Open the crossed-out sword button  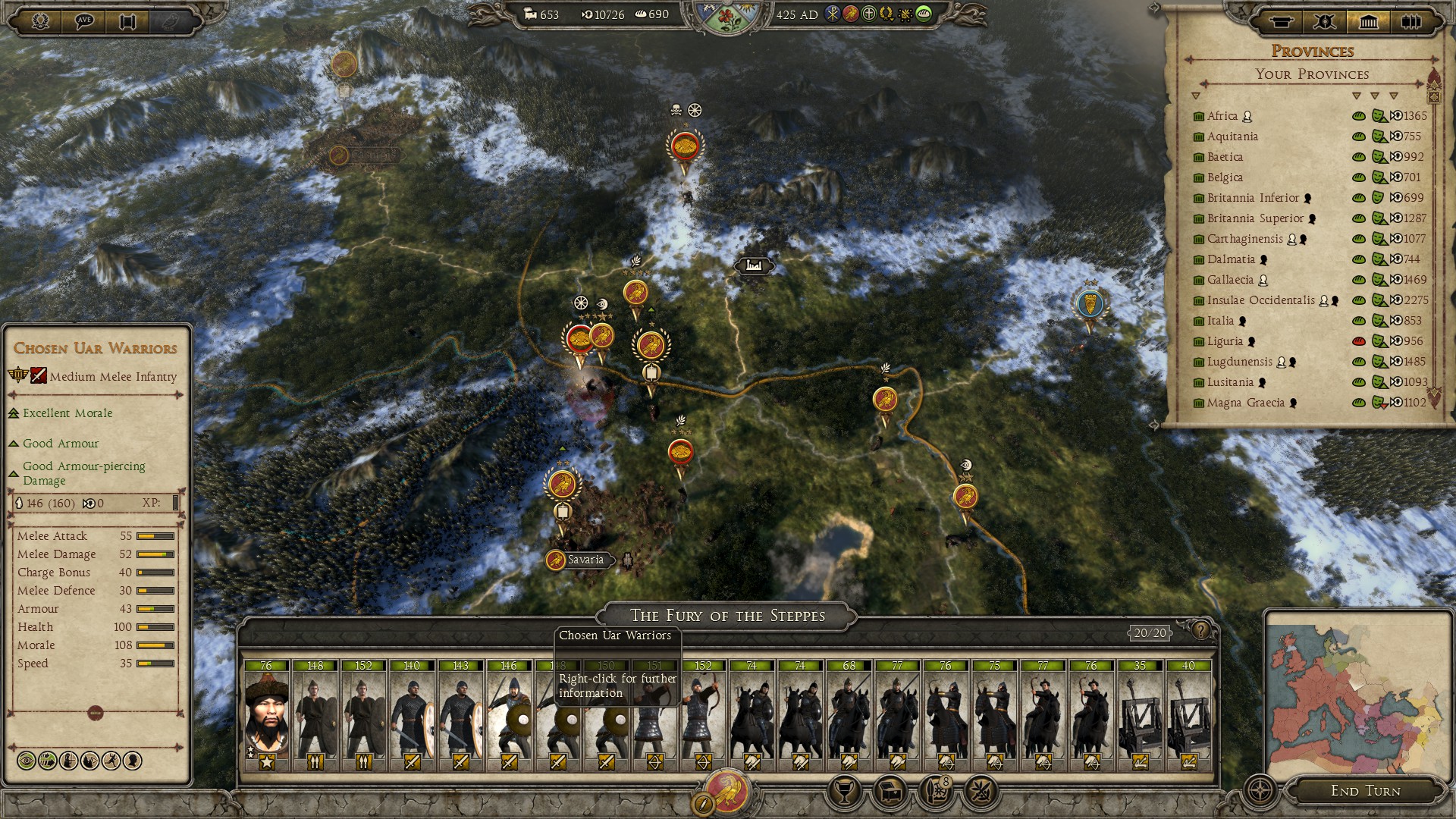pyautogui.click(x=980, y=792)
